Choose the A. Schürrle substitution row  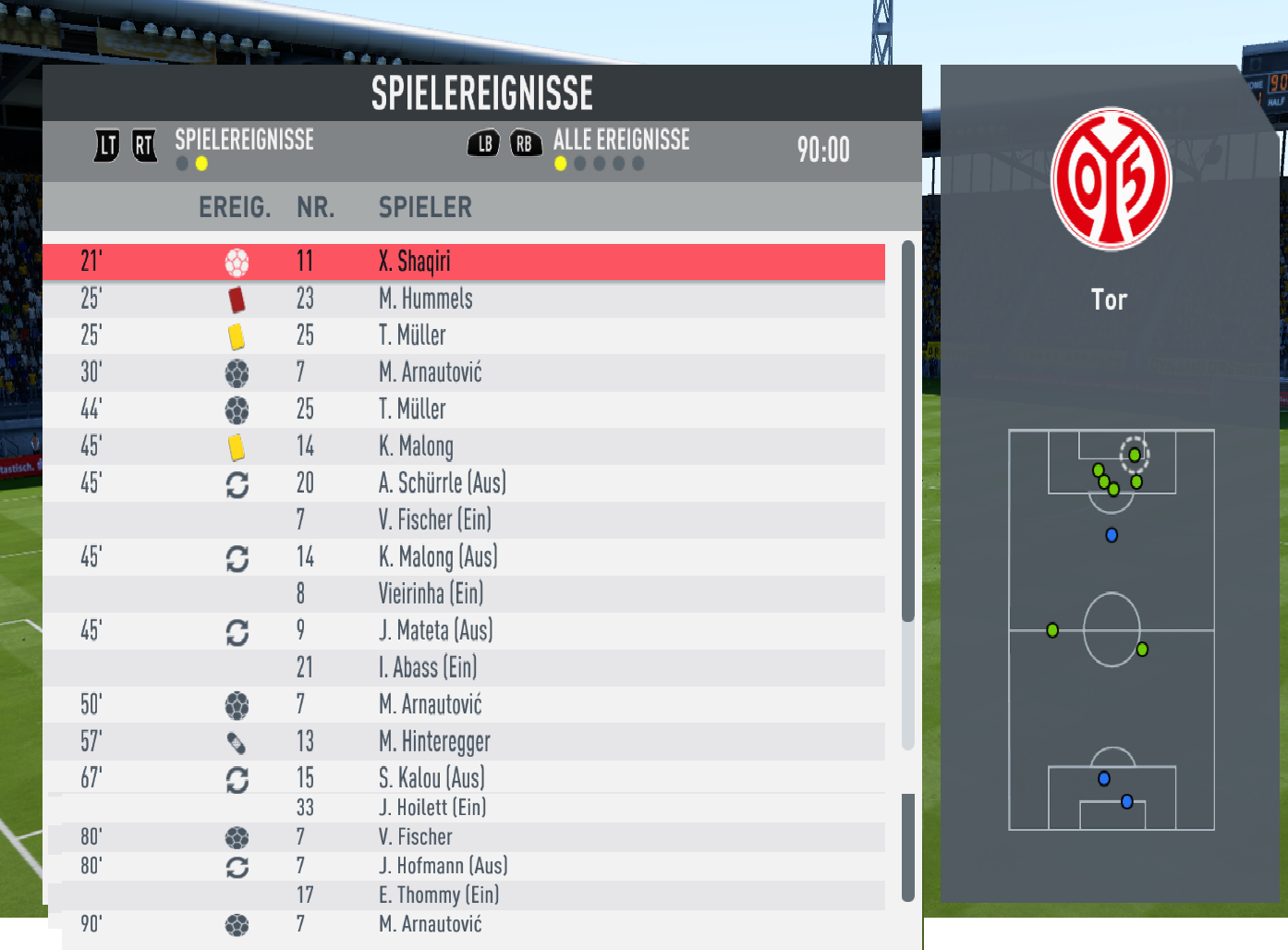coord(463,483)
